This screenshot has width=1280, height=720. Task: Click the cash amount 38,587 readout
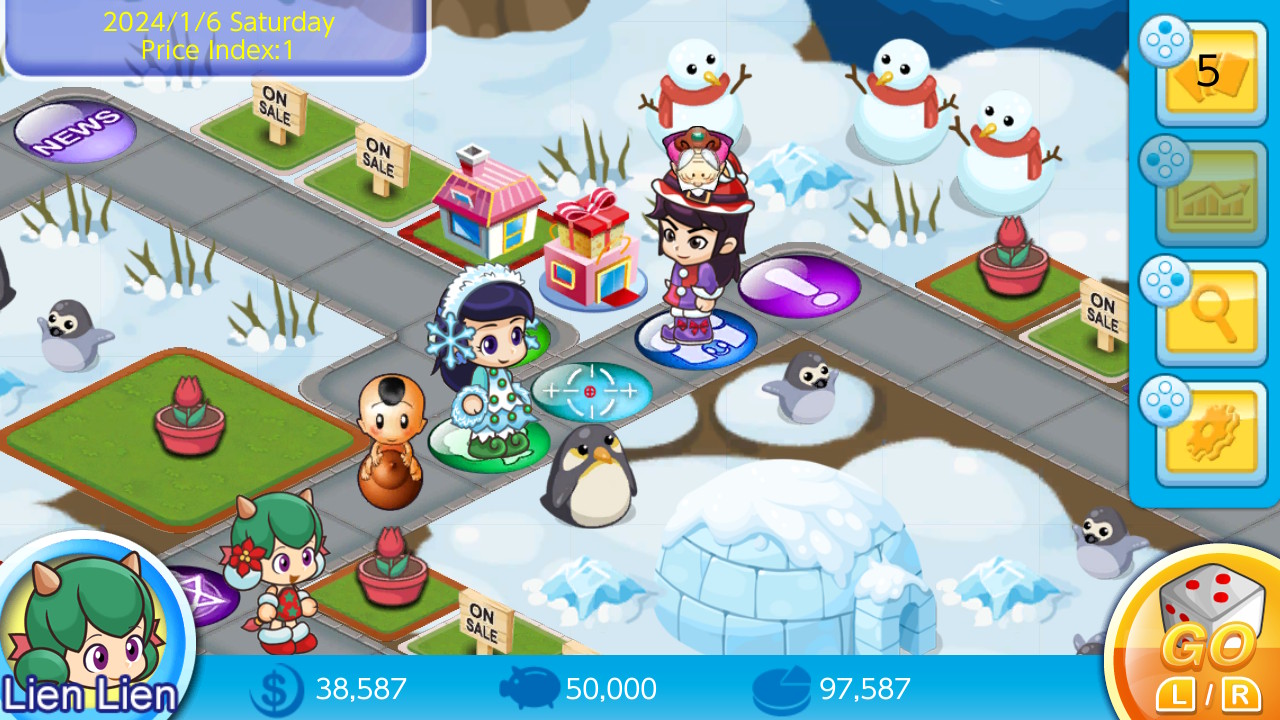[x=360, y=689]
